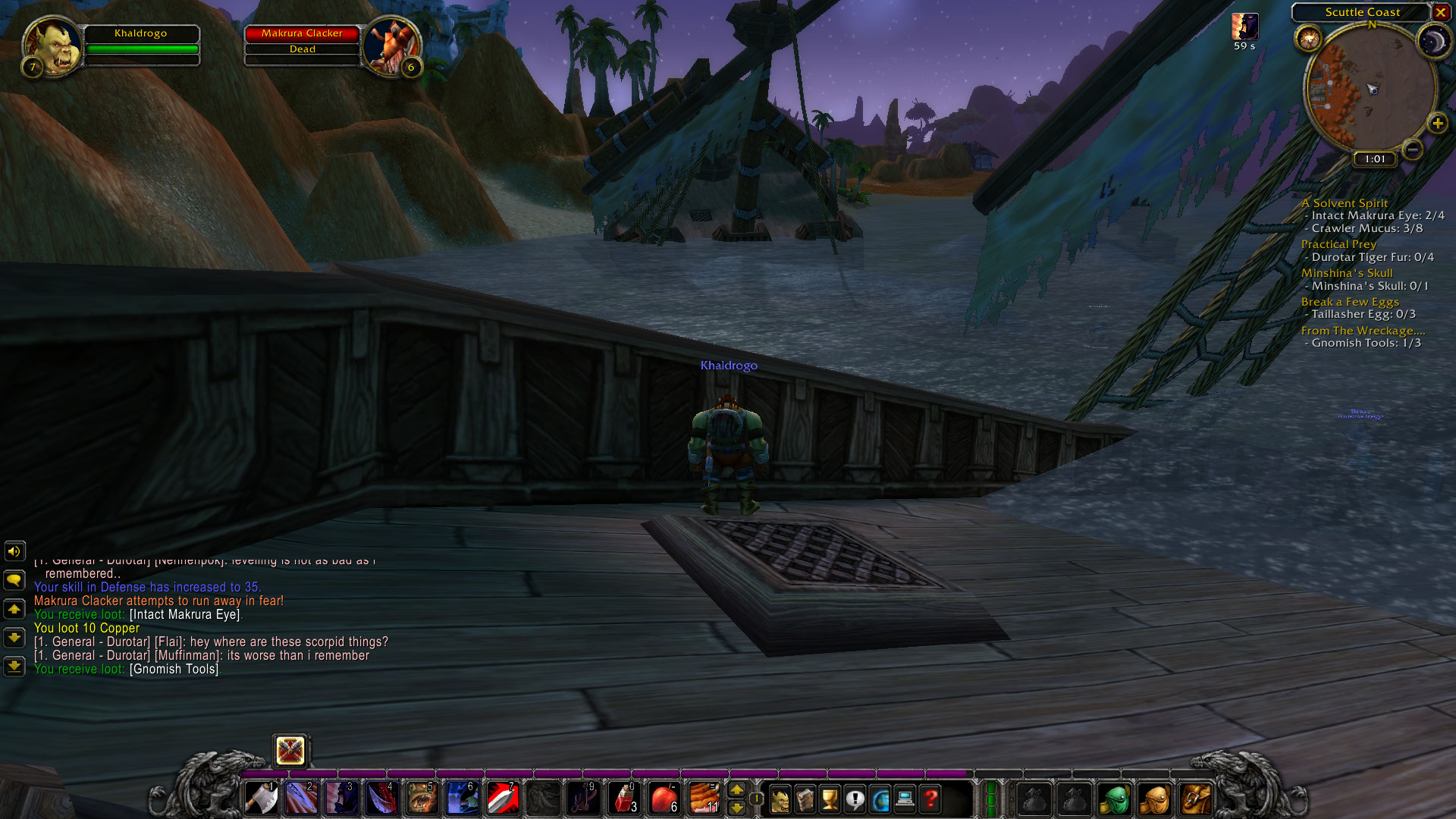The height and width of the screenshot is (819, 1456).
Task: Select the Practical Prey quest in the tracker
Action: coord(1338,244)
